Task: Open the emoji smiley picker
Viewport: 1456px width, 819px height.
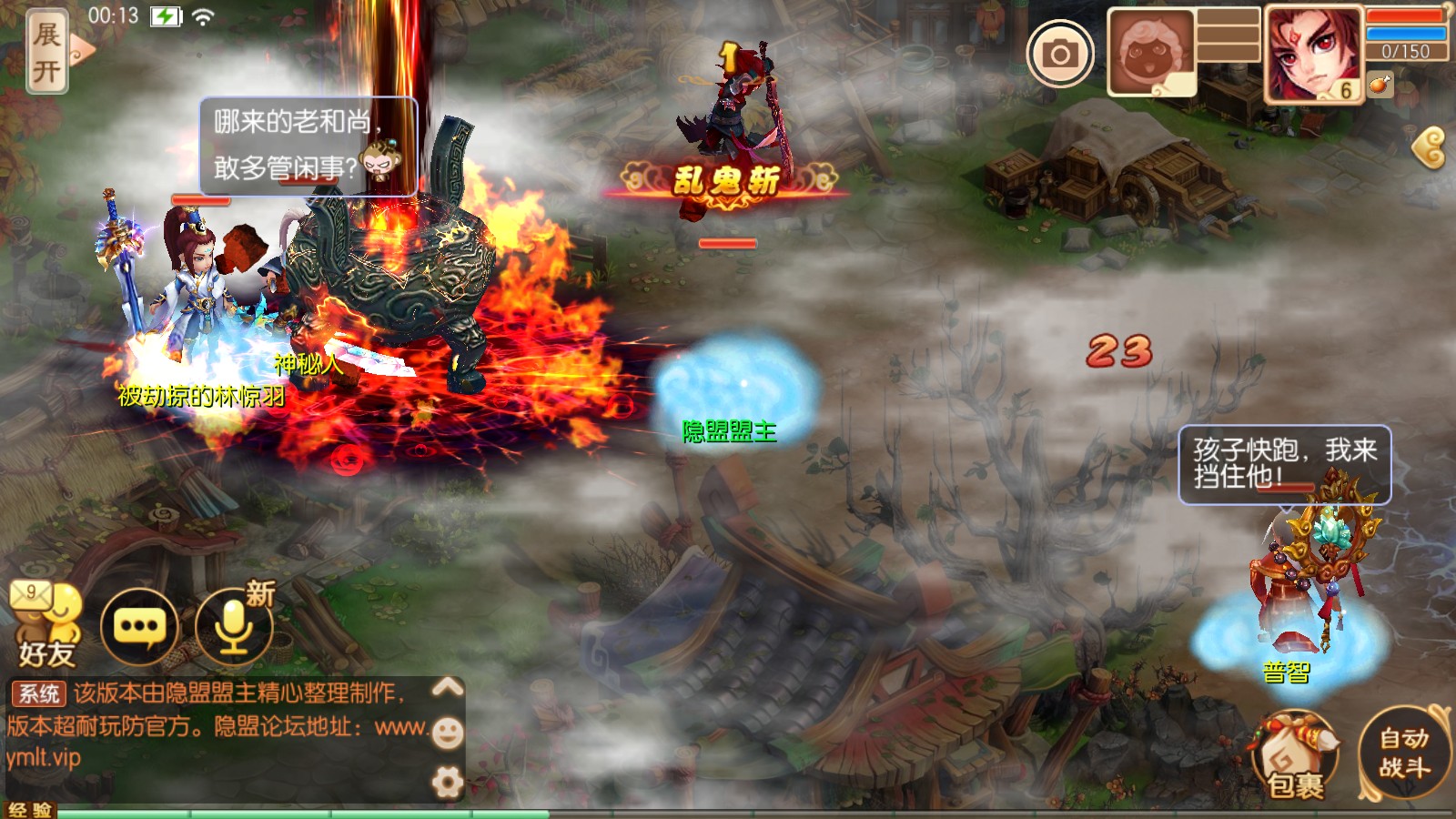Action: [x=447, y=733]
